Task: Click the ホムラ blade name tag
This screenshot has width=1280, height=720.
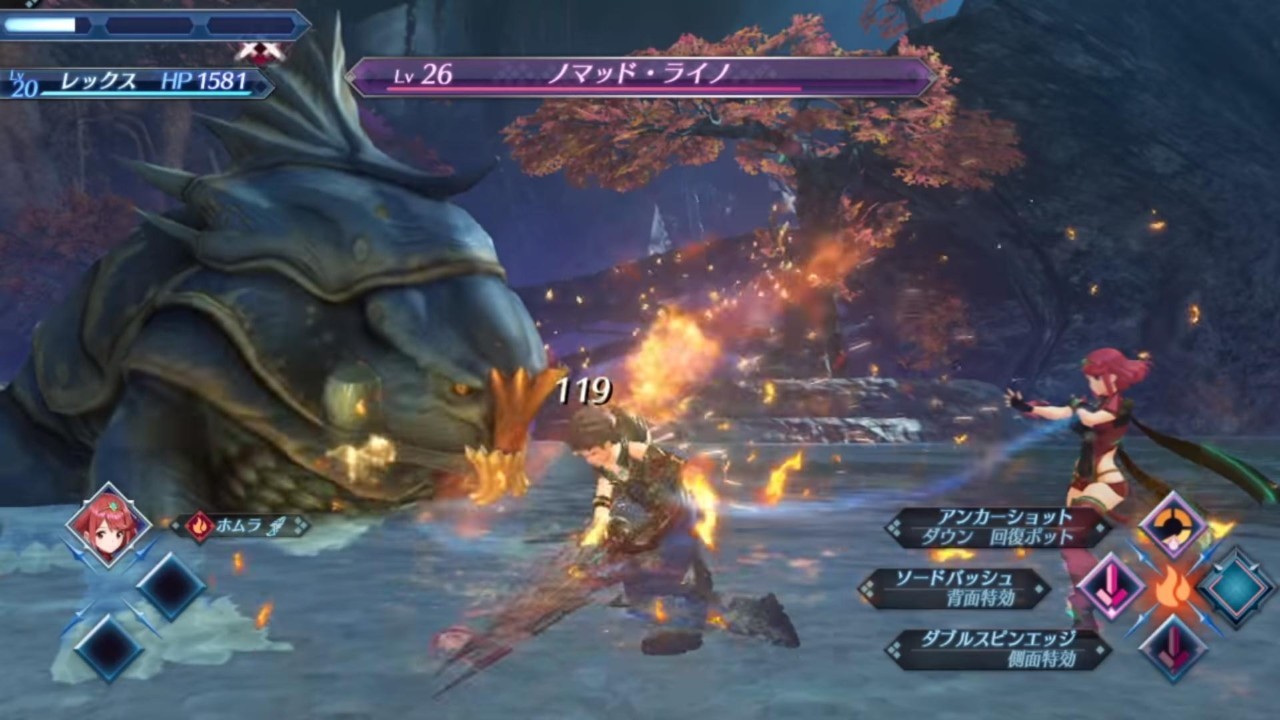Action: tap(242, 525)
